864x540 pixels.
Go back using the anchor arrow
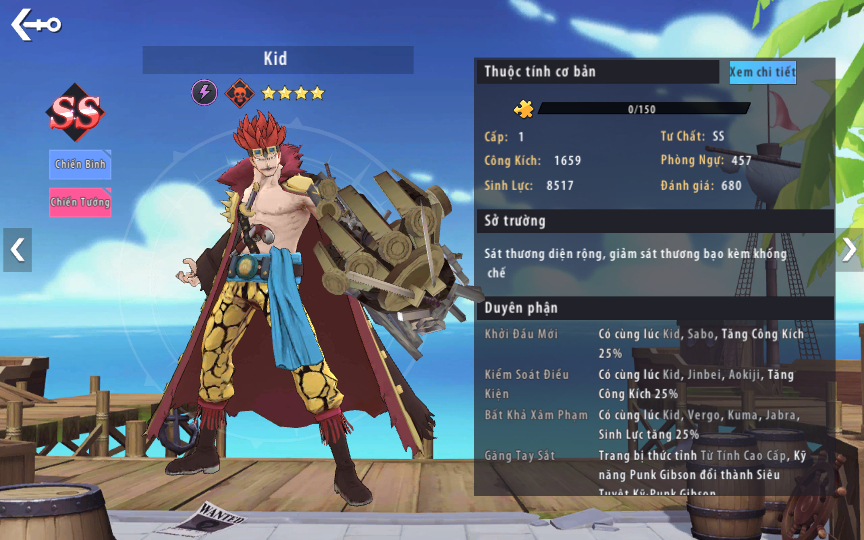(x=35, y=24)
